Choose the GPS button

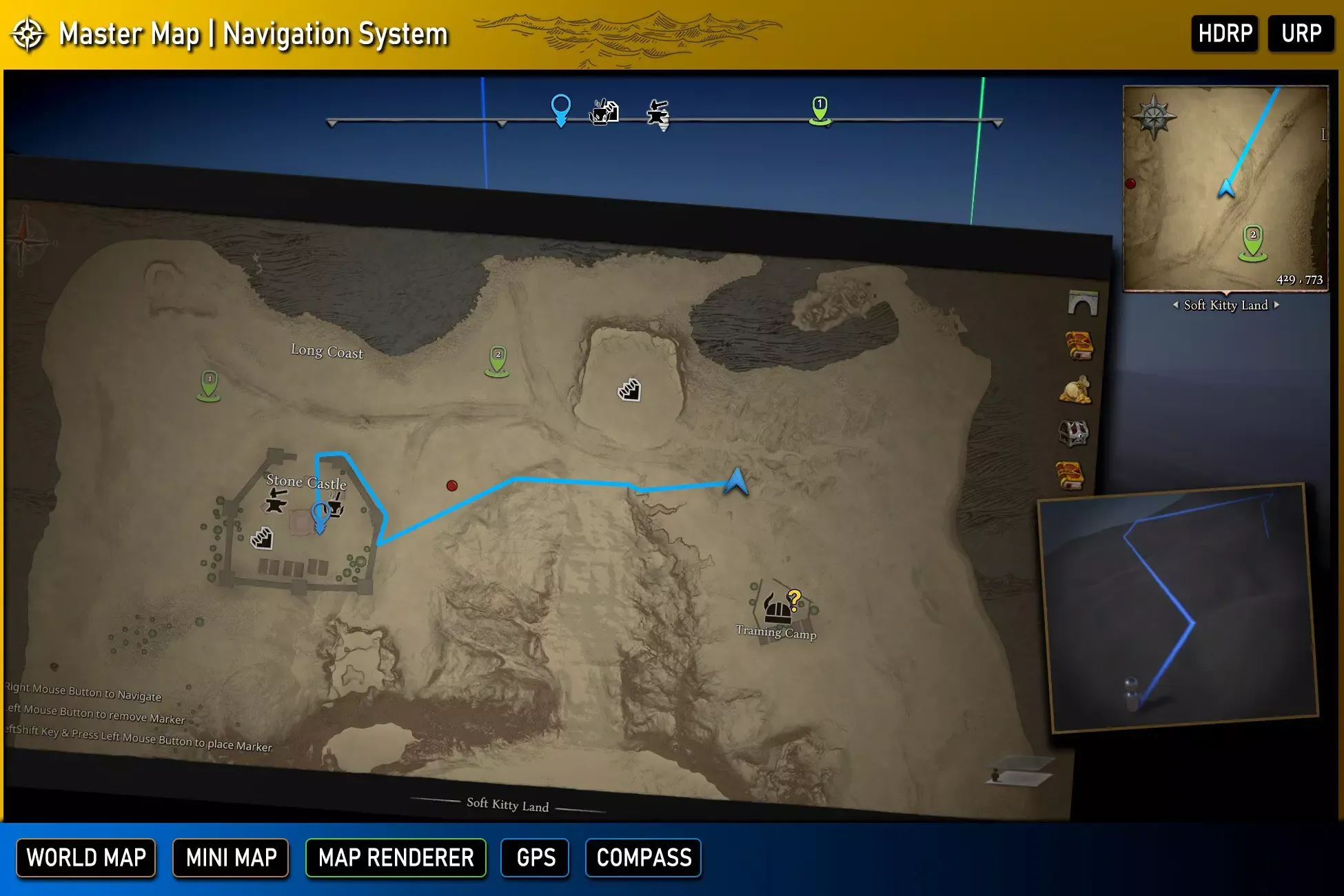(x=536, y=857)
